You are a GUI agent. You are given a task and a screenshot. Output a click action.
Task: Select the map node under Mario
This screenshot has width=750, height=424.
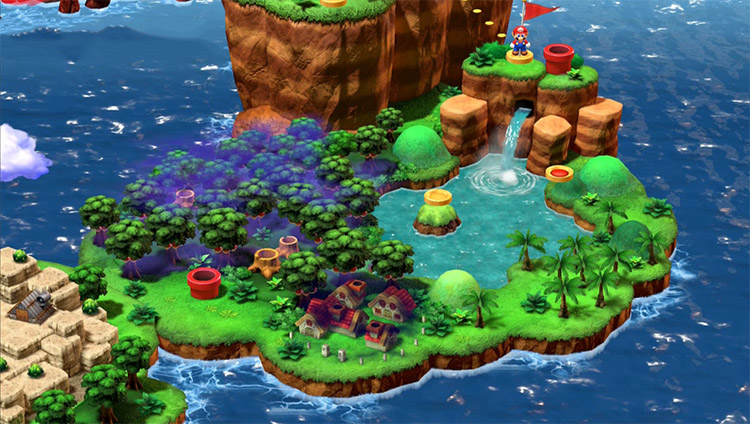[x=520, y=58]
